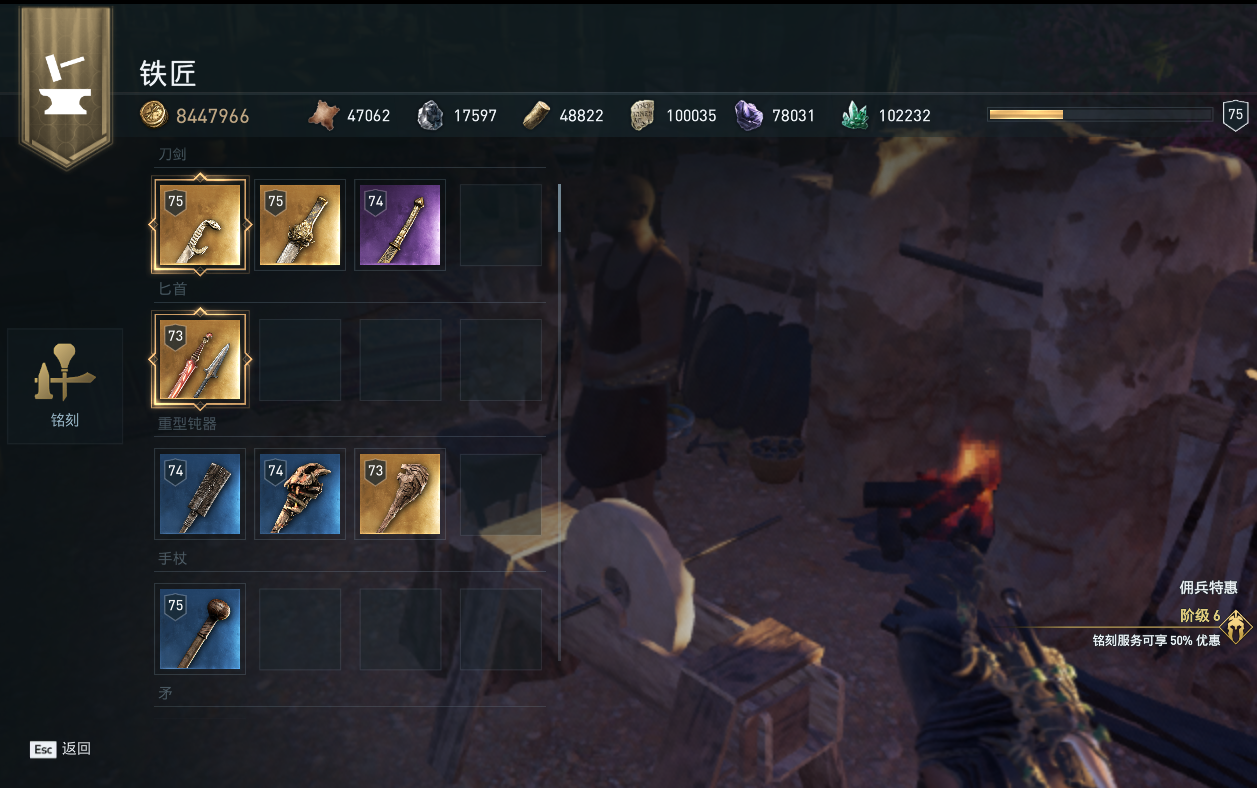Viewport: 1257px width, 788px height.
Task: Select the blue skull-headed club
Action: (x=300, y=494)
